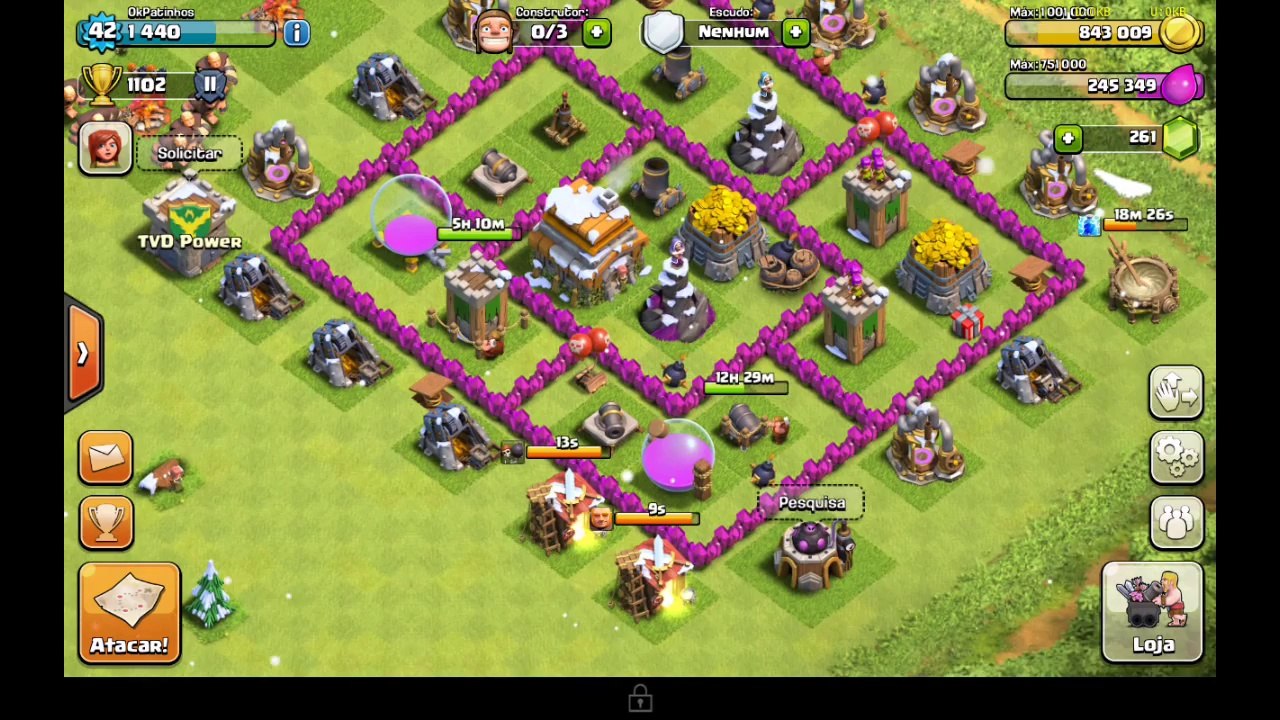
Task: Get a shield with the green plus
Action: (795, 32)
